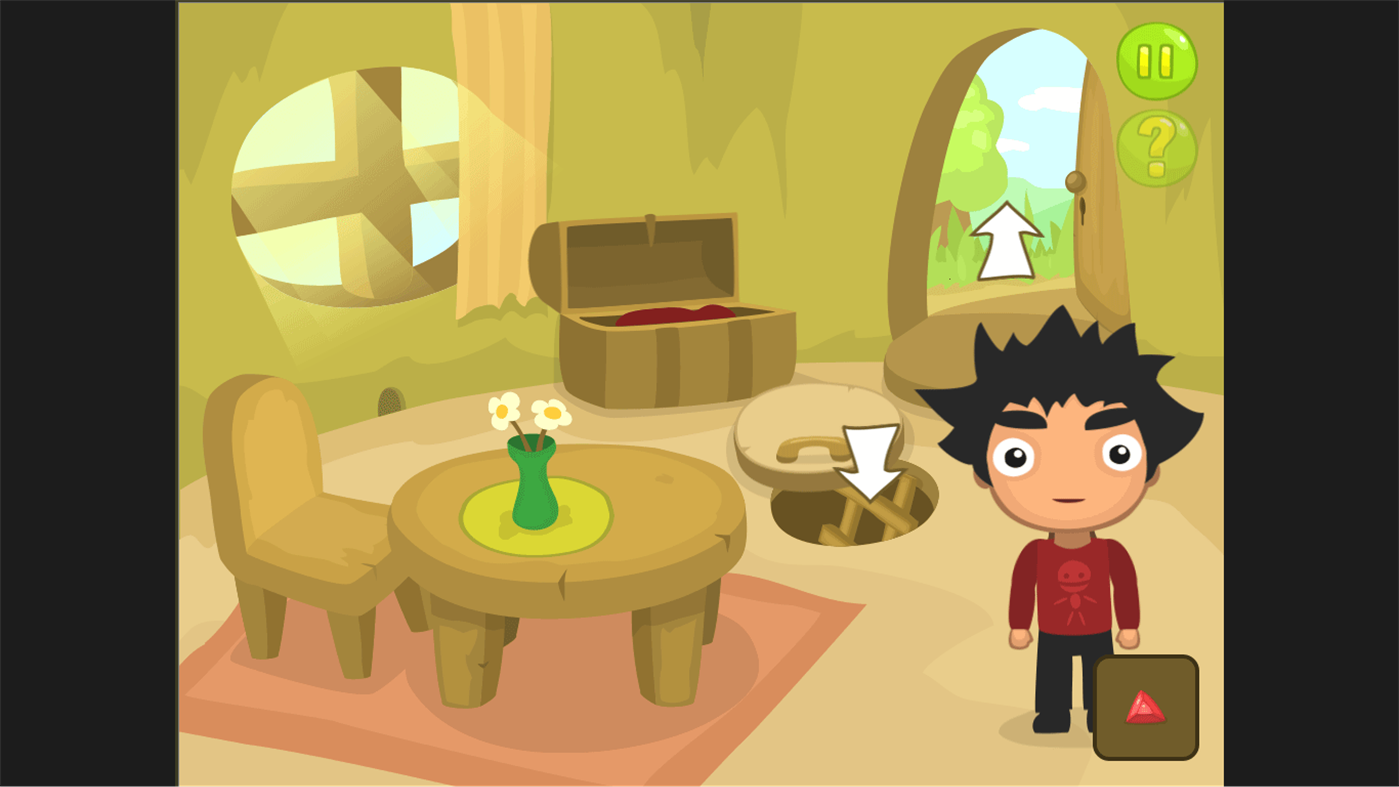Open the inventory box at bottom right
The width and height of the screenshot is (1399, 787).
coord(1146,705)
